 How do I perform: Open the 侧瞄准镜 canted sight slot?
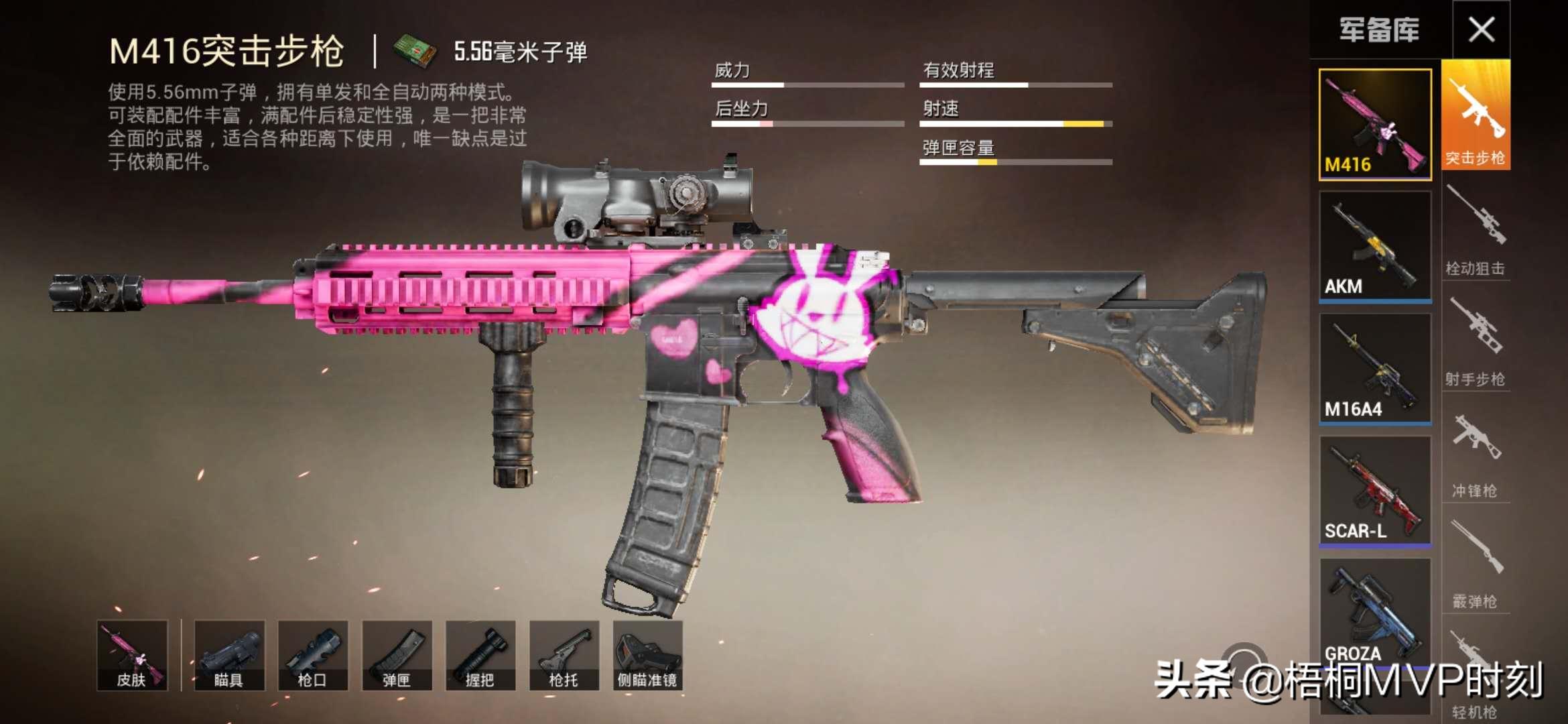(x=647, y=655)
